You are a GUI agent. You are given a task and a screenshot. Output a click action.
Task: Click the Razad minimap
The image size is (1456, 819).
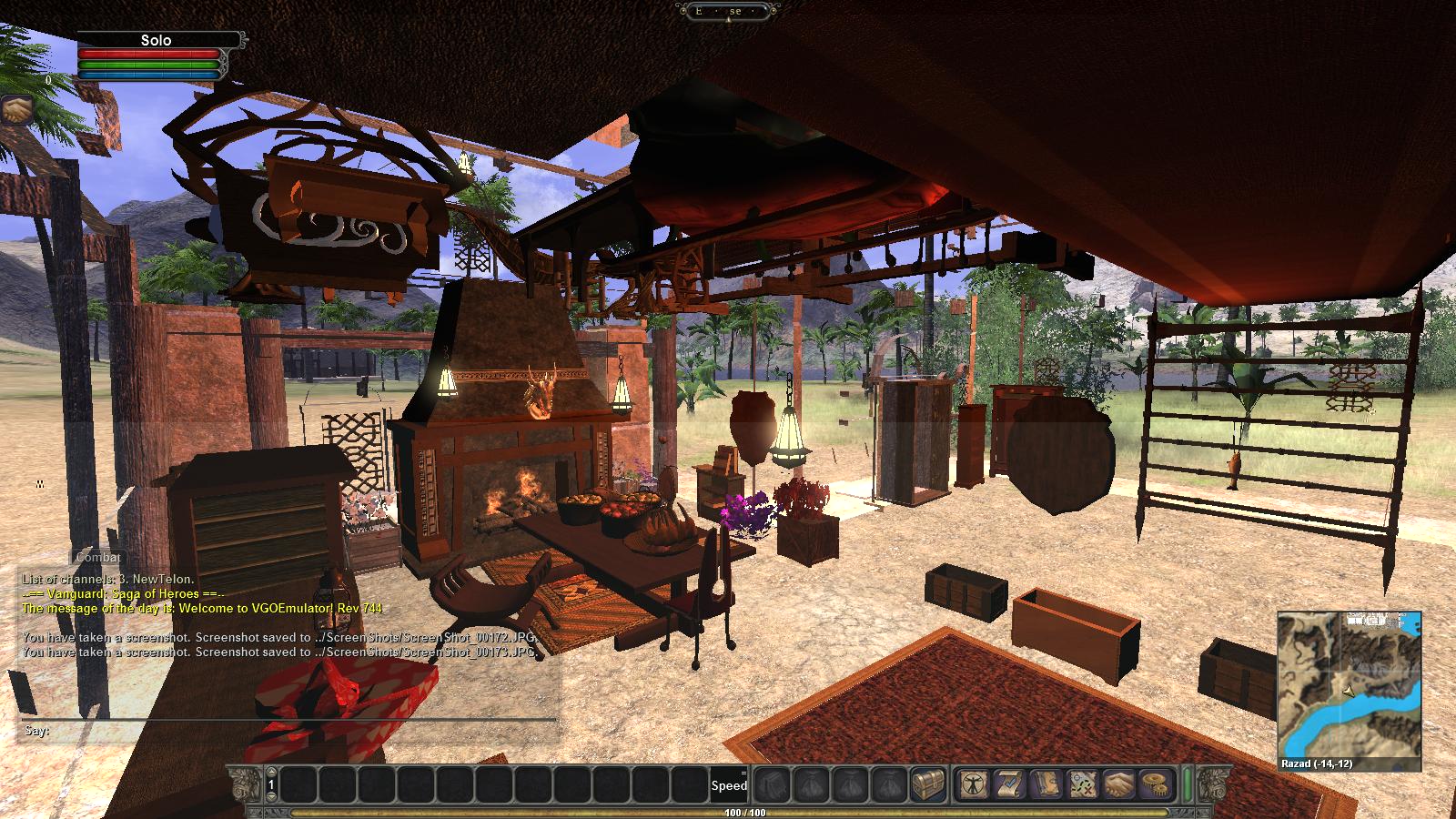[x=1349, y=682]
